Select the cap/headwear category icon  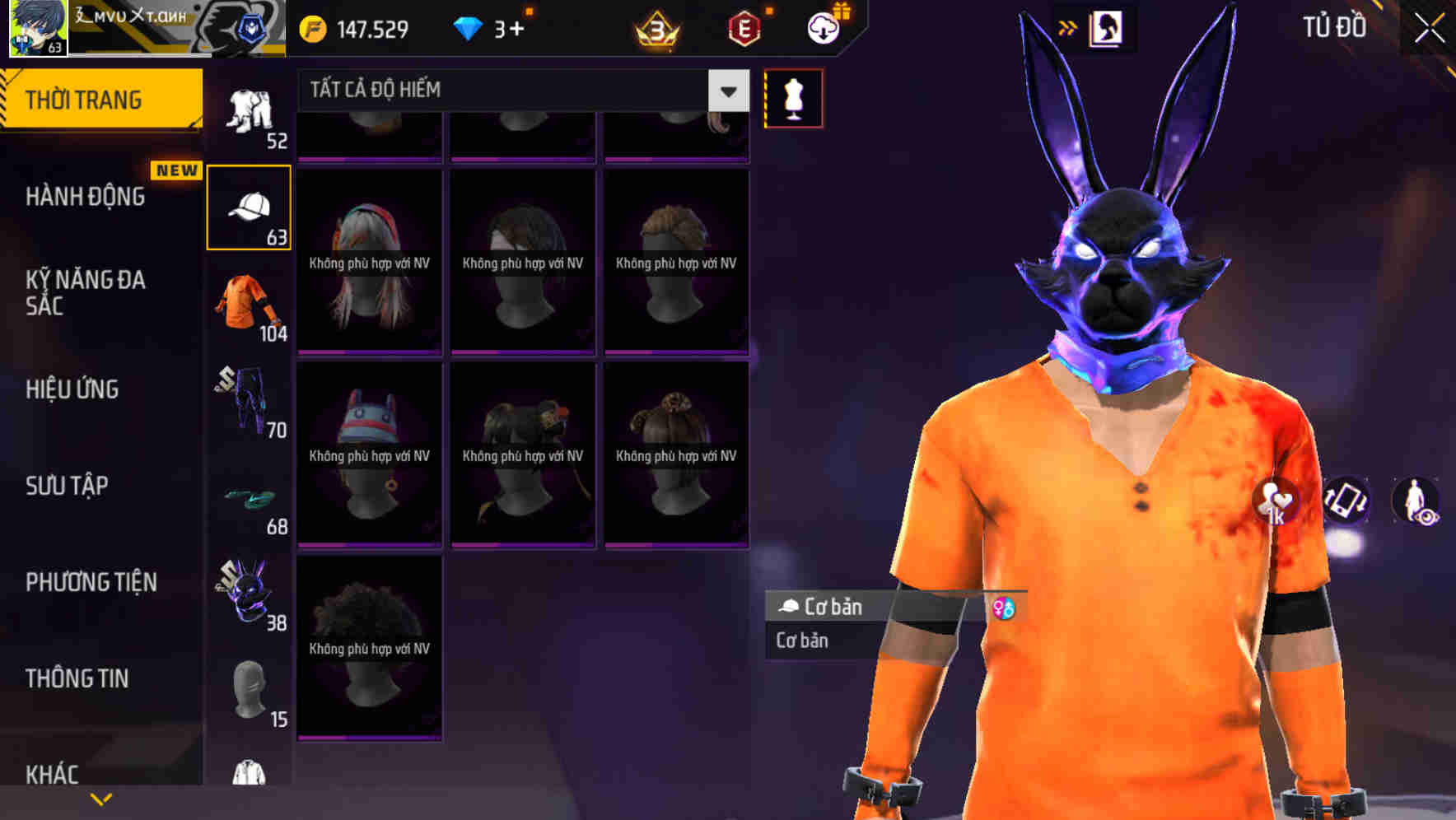point(249,205)
